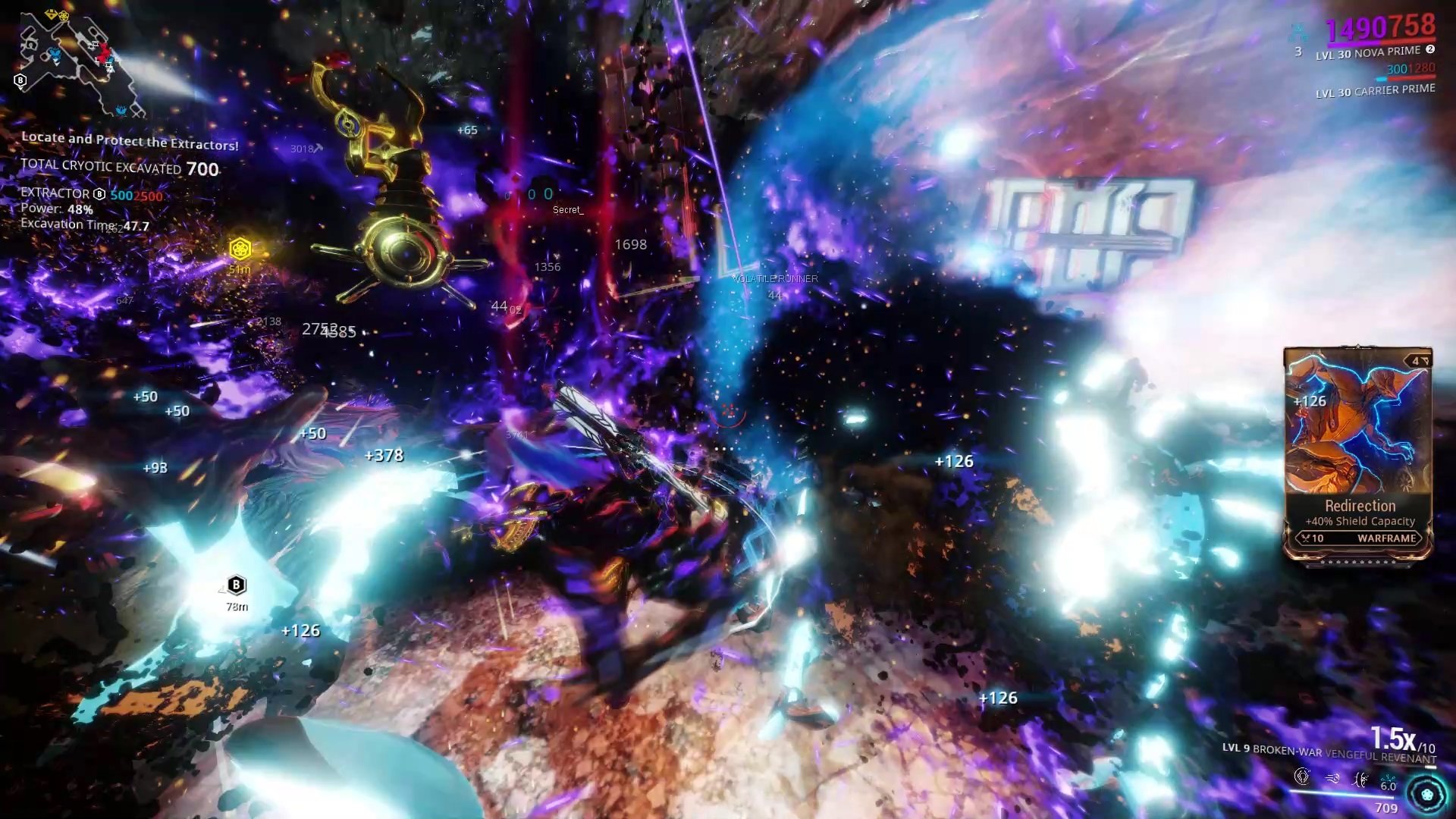
Task: Select the Antimatter Drop ability icon
Action: click(x=1333, y=777)
